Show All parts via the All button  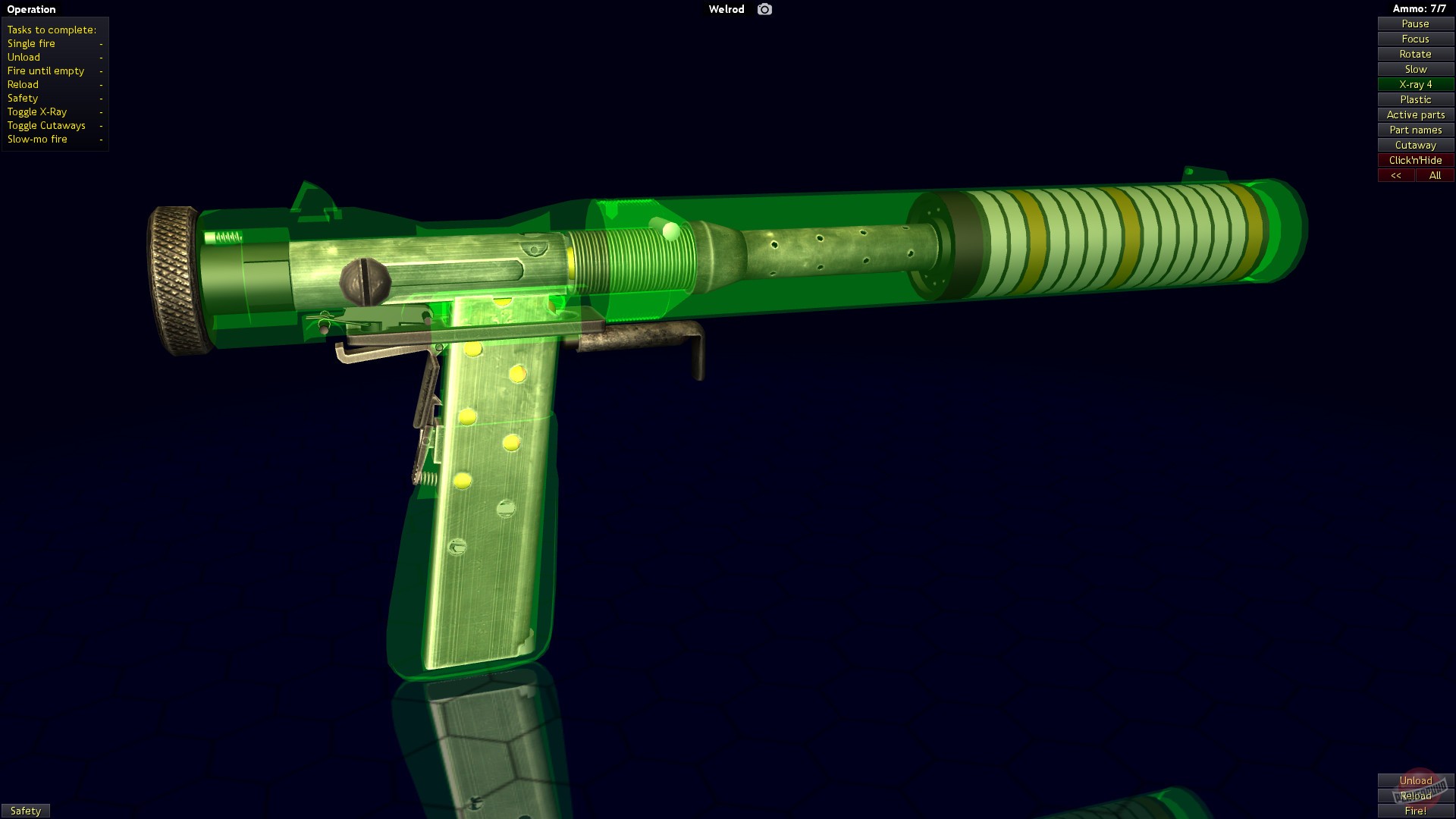[1435, 175]
